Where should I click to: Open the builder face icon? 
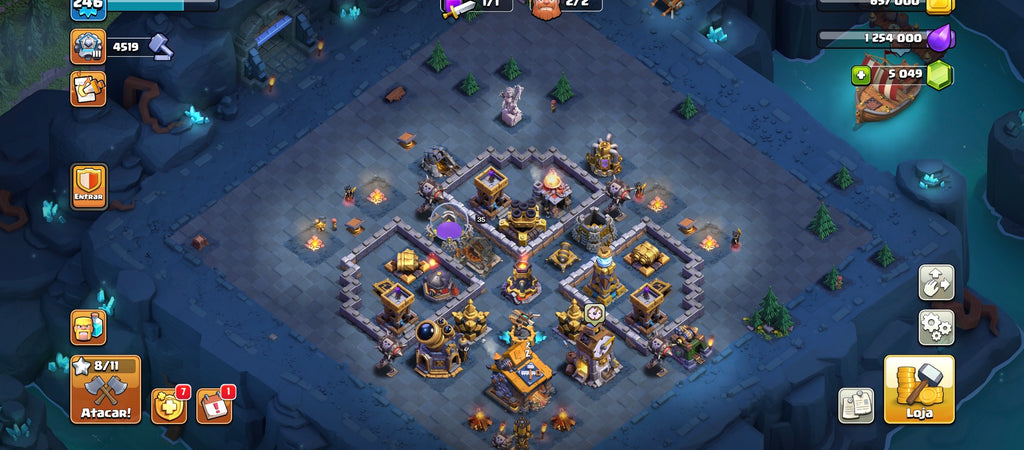[x=88, y=327]
